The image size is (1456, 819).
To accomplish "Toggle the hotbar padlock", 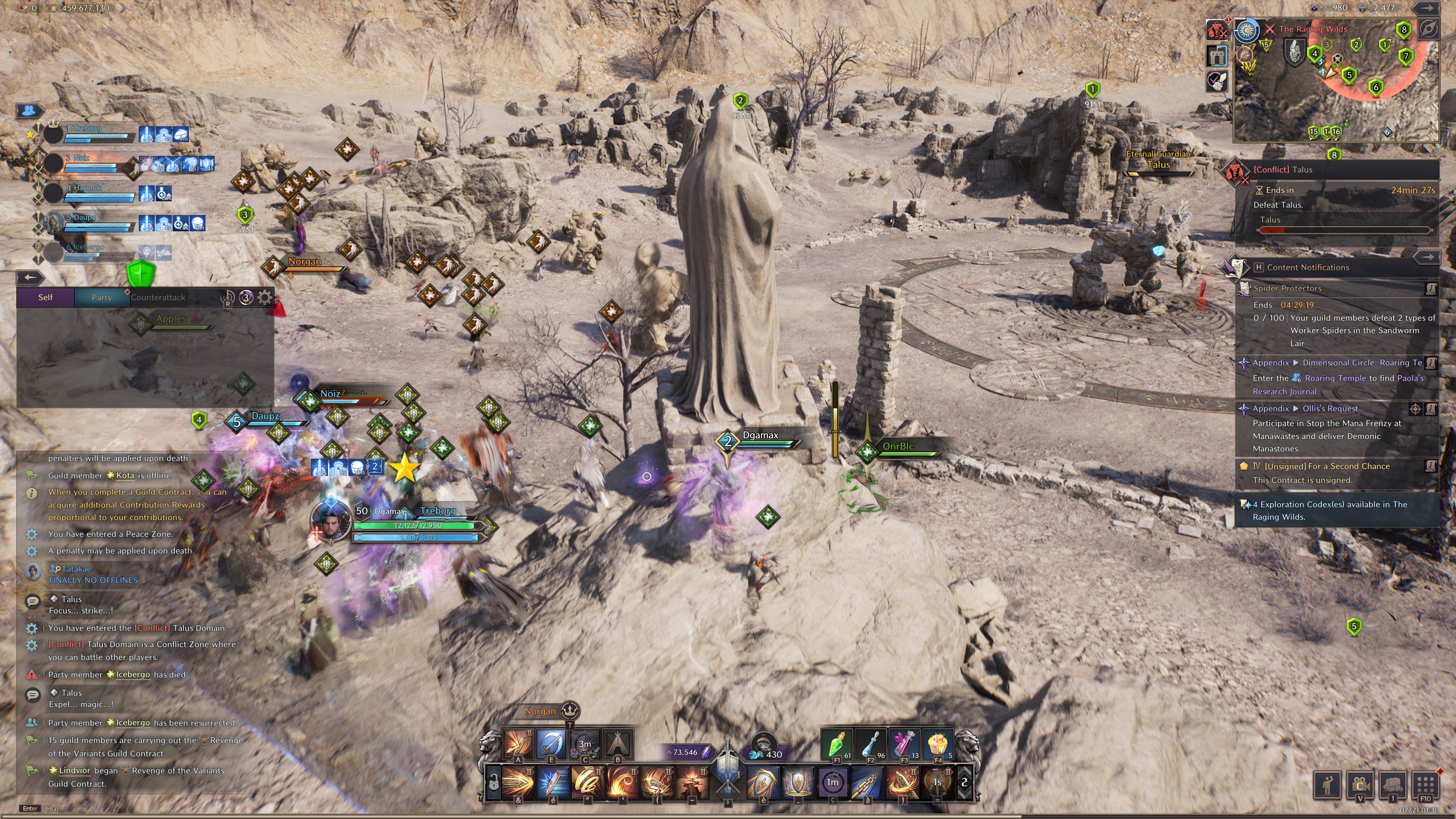I will pyautogui.click(x=494, y=783).
